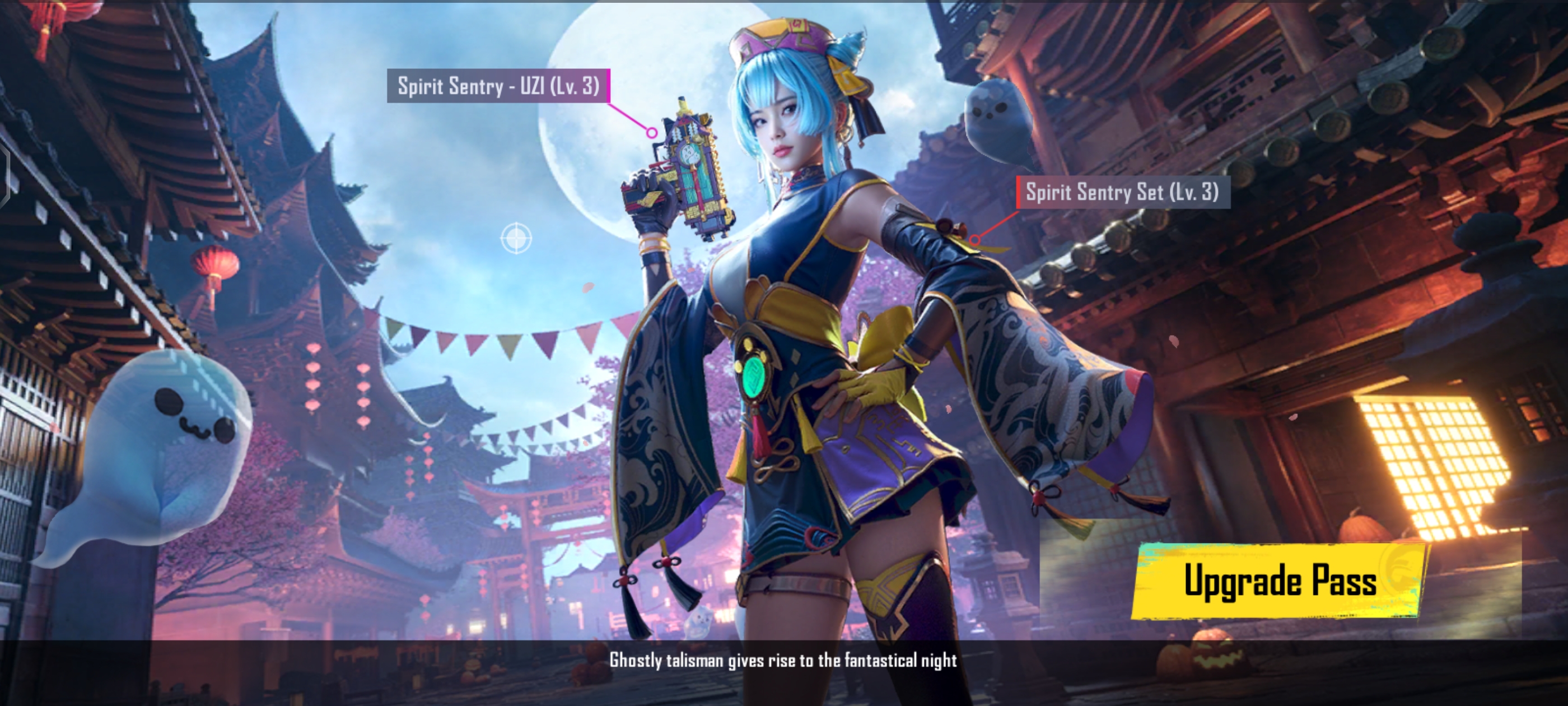This screenshot has width=1568, height=706.
Task: Select the Spirit Sentry - UZI (Lv. 3) label
Action: [x=498, y=86]
